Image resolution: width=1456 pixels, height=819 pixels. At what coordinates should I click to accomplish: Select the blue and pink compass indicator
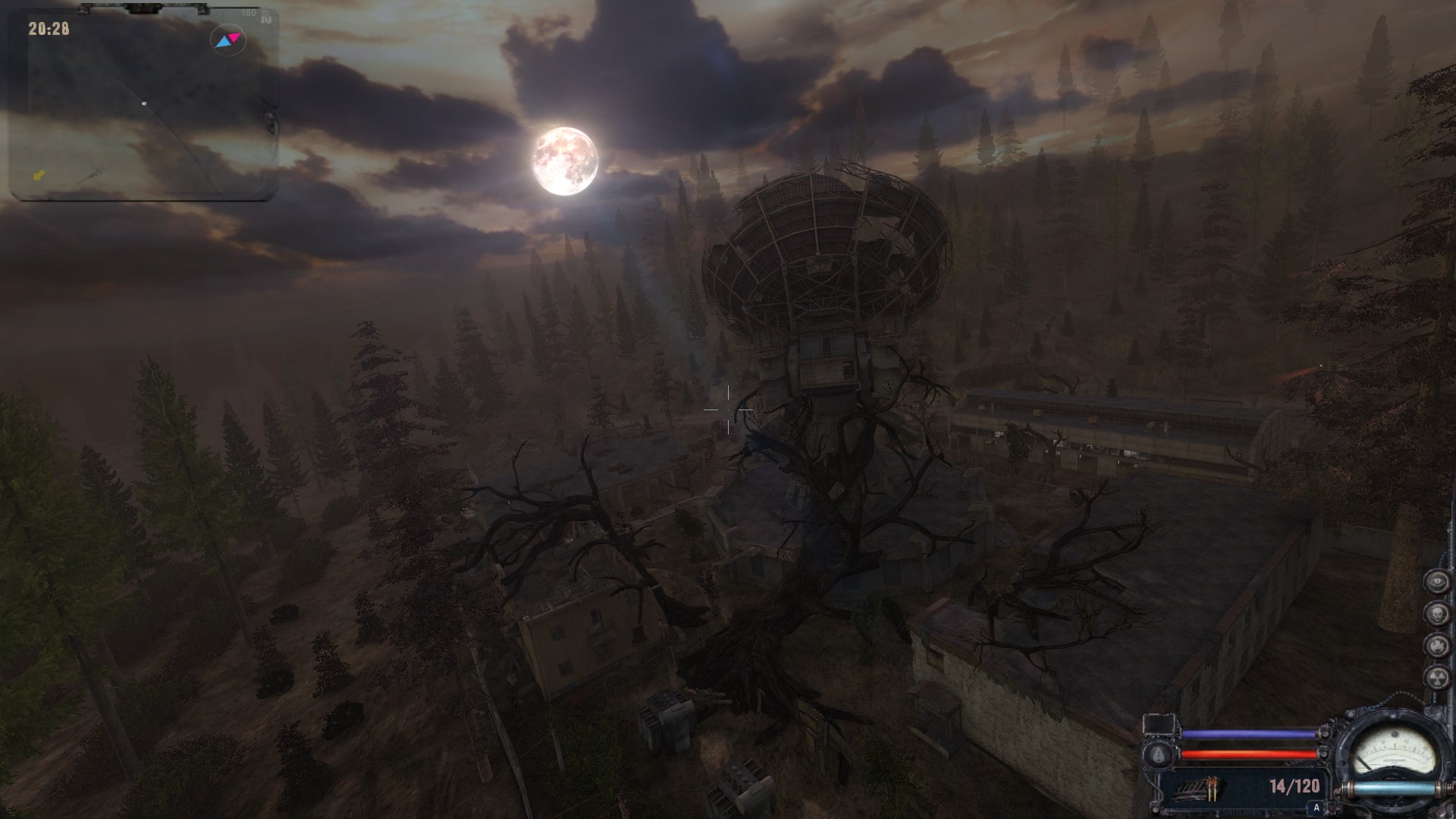tap(227, 40)
